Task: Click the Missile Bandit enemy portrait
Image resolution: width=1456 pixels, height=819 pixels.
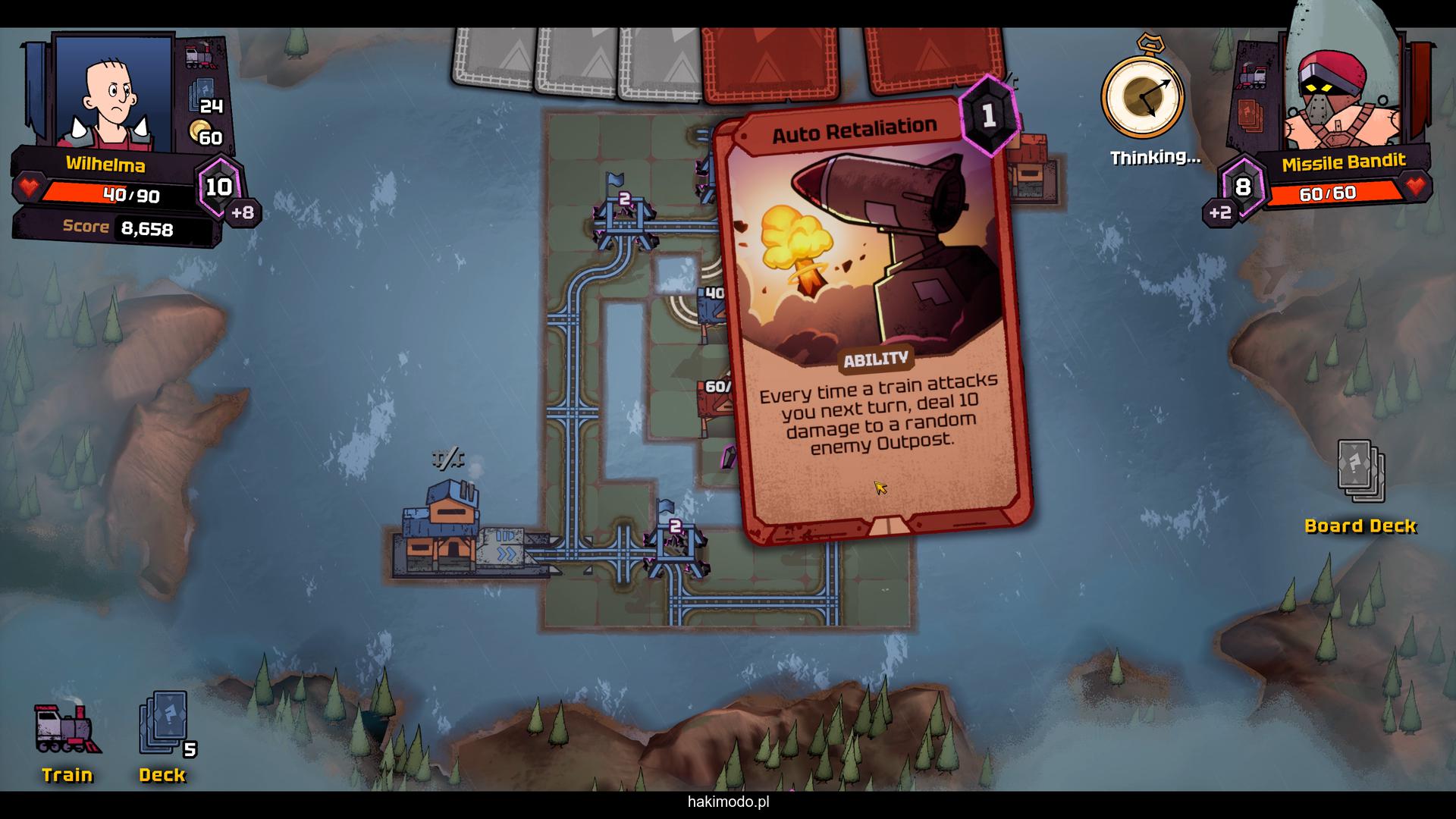Action: pyautogui.click(x=1336, y=99)
